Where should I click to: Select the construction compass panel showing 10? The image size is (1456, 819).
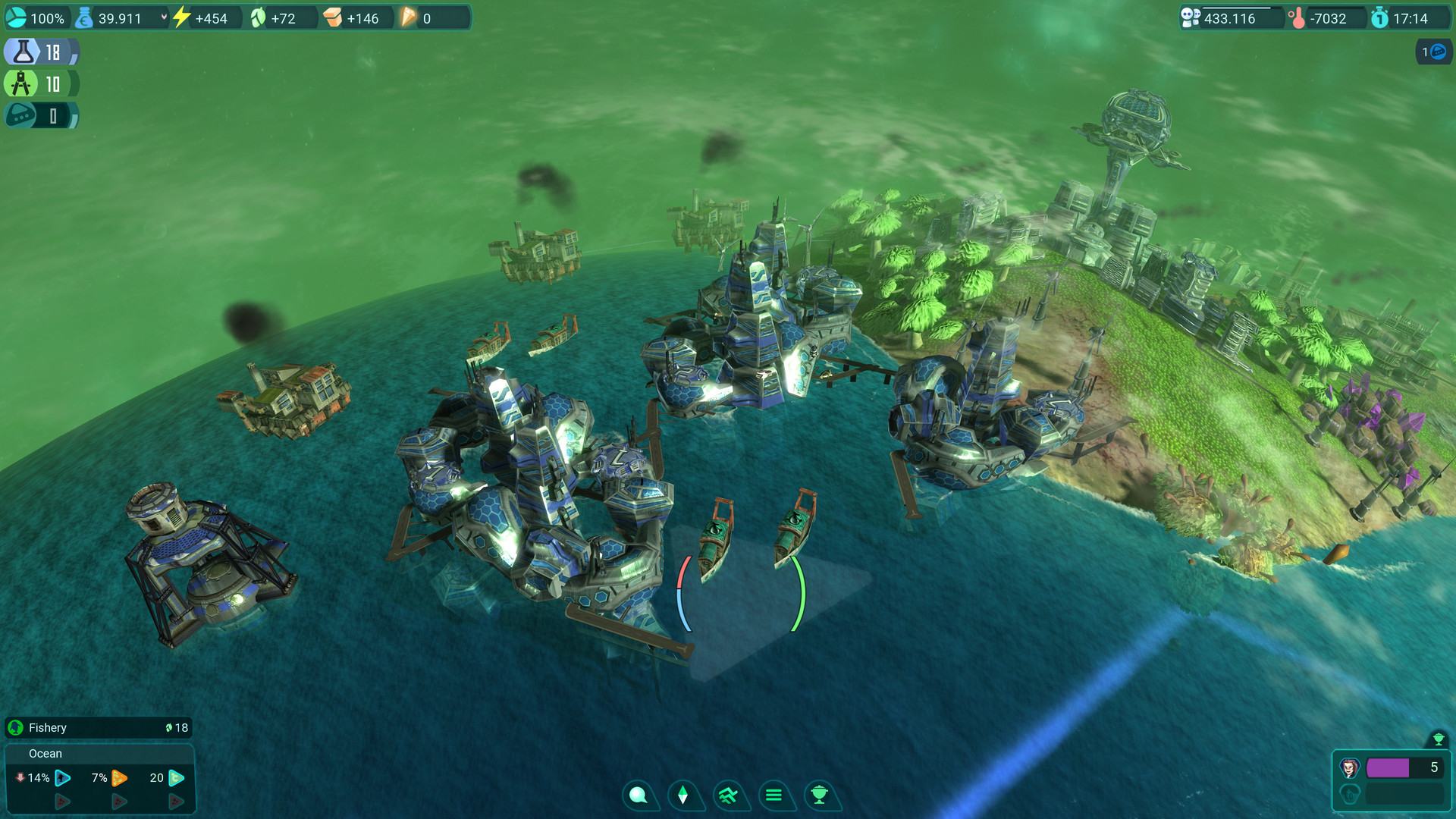(42, 83)
